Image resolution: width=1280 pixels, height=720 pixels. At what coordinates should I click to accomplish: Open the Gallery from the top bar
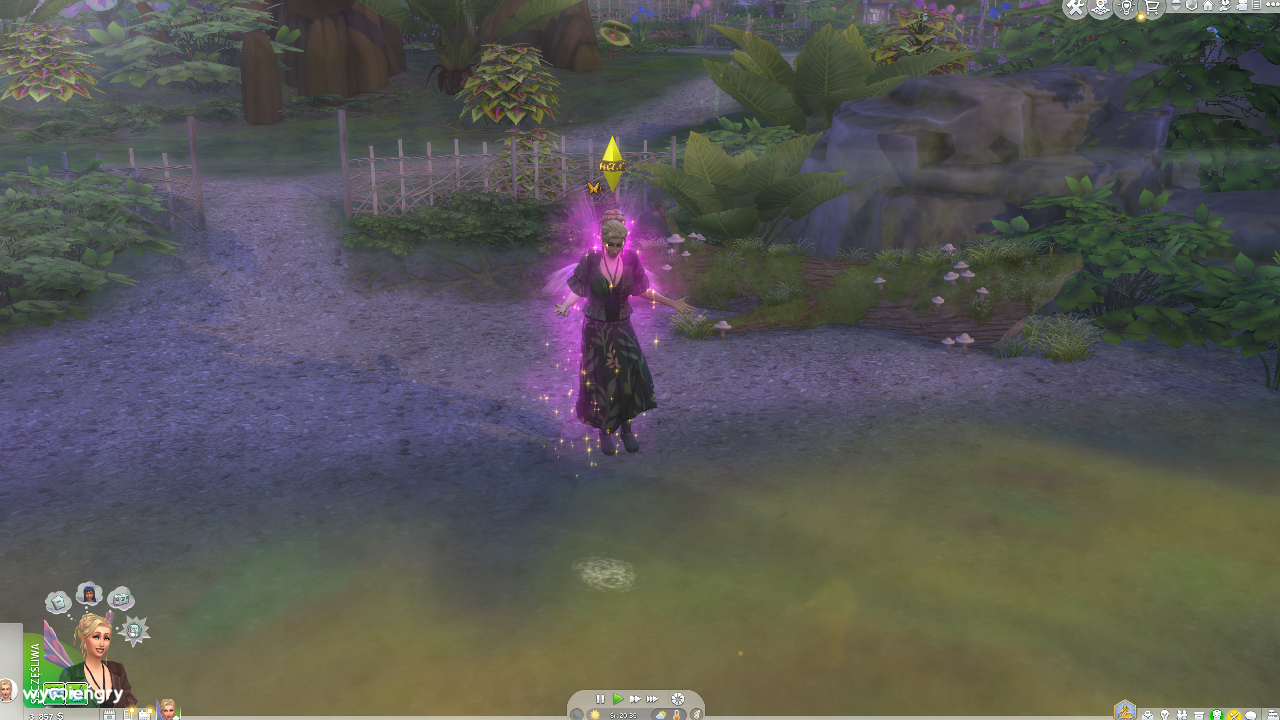pyautogui.click(x=1101, y=10)
